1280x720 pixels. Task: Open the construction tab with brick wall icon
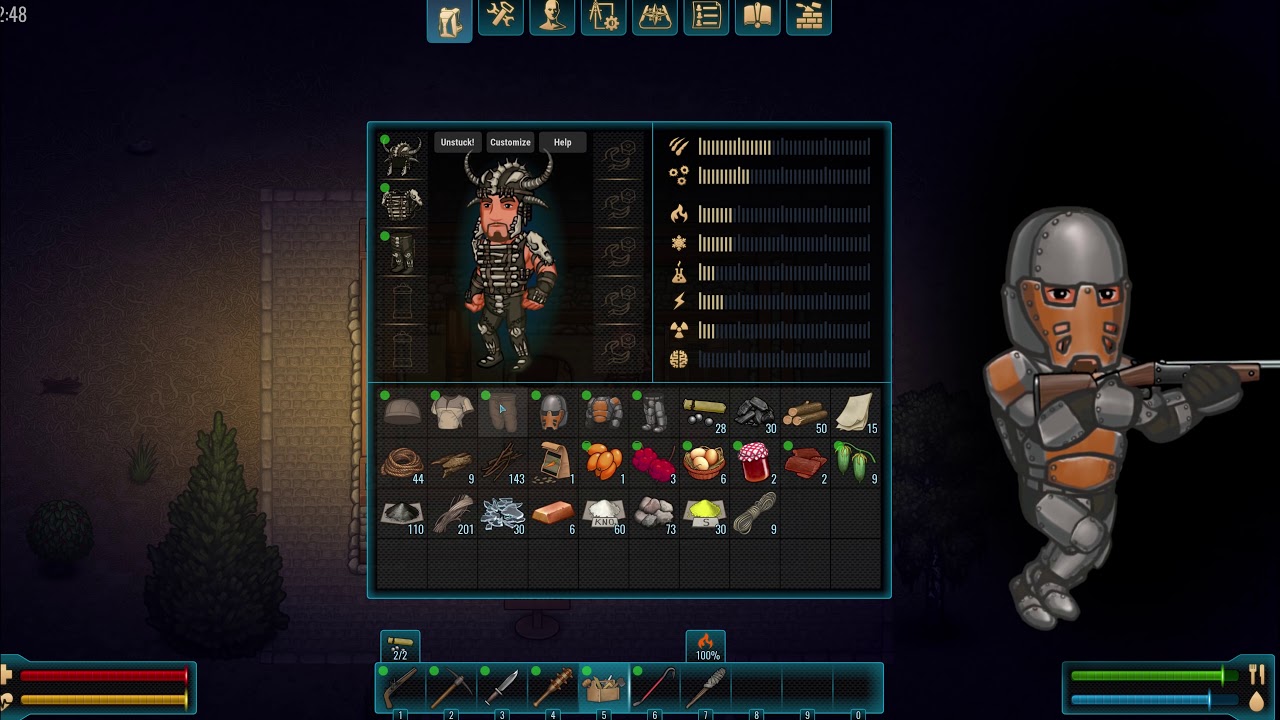tap(809, 17)
